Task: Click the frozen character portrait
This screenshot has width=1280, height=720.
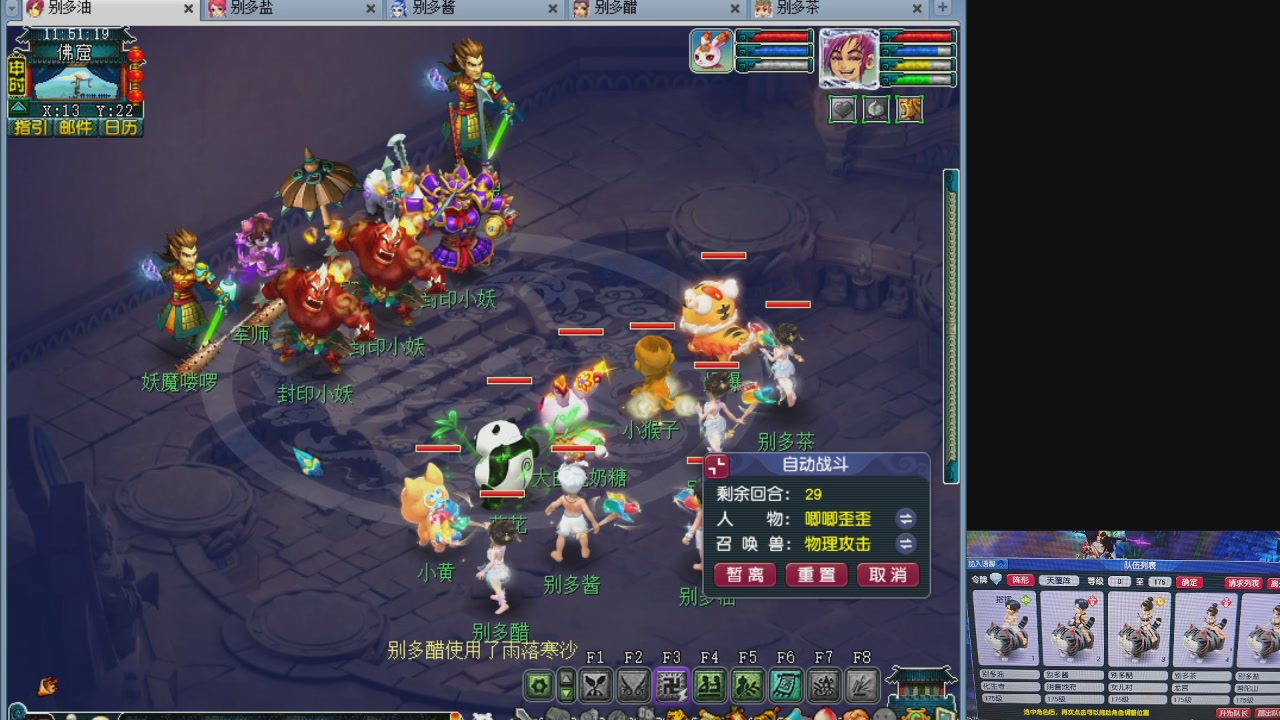Action: tap(850, 58)
